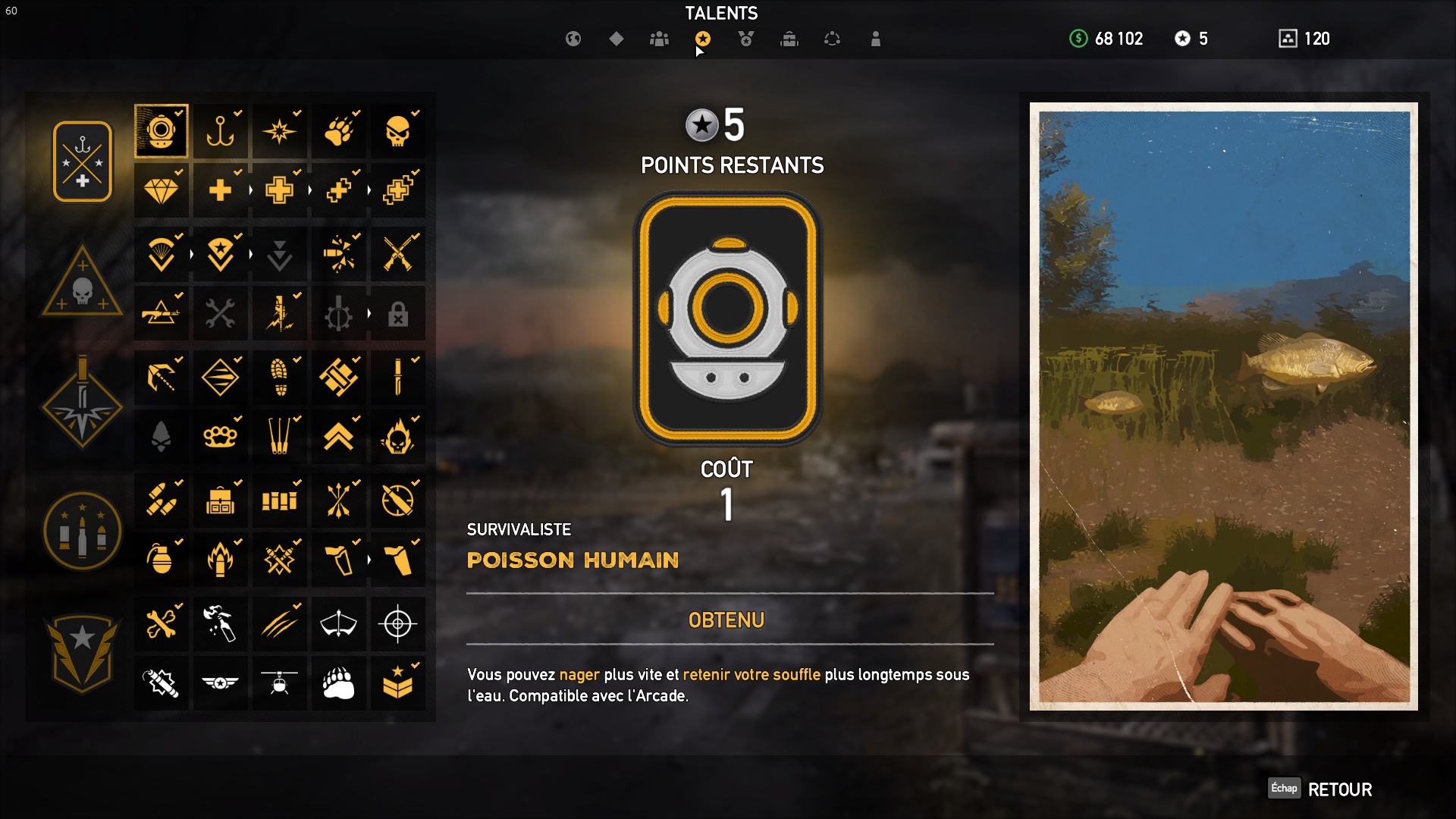Select the diving helmet Poisson Humain talent
This screenshot has width=1456, height=819.
pos(161,131)
